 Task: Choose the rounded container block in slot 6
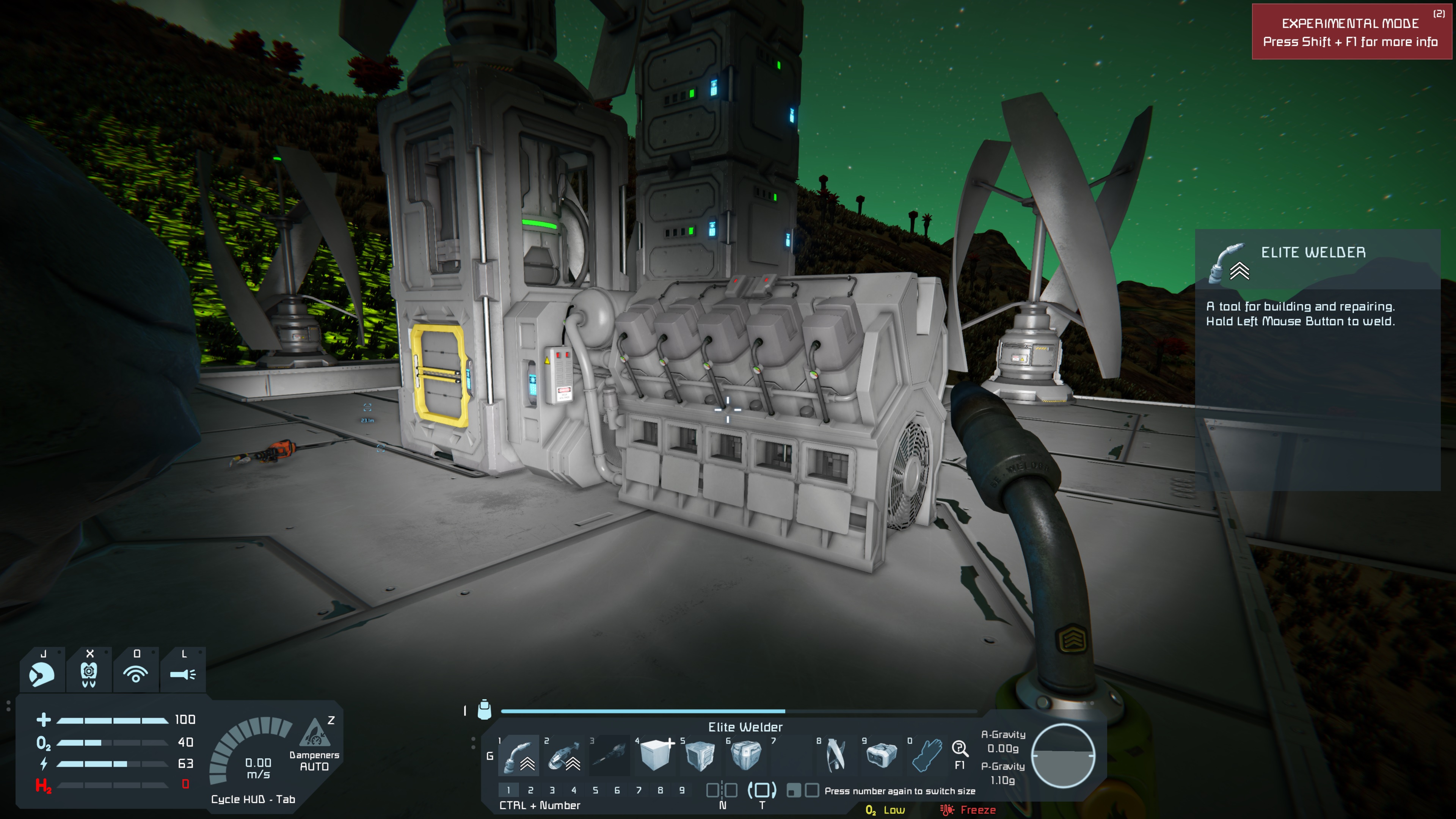[x=745, y=756]
